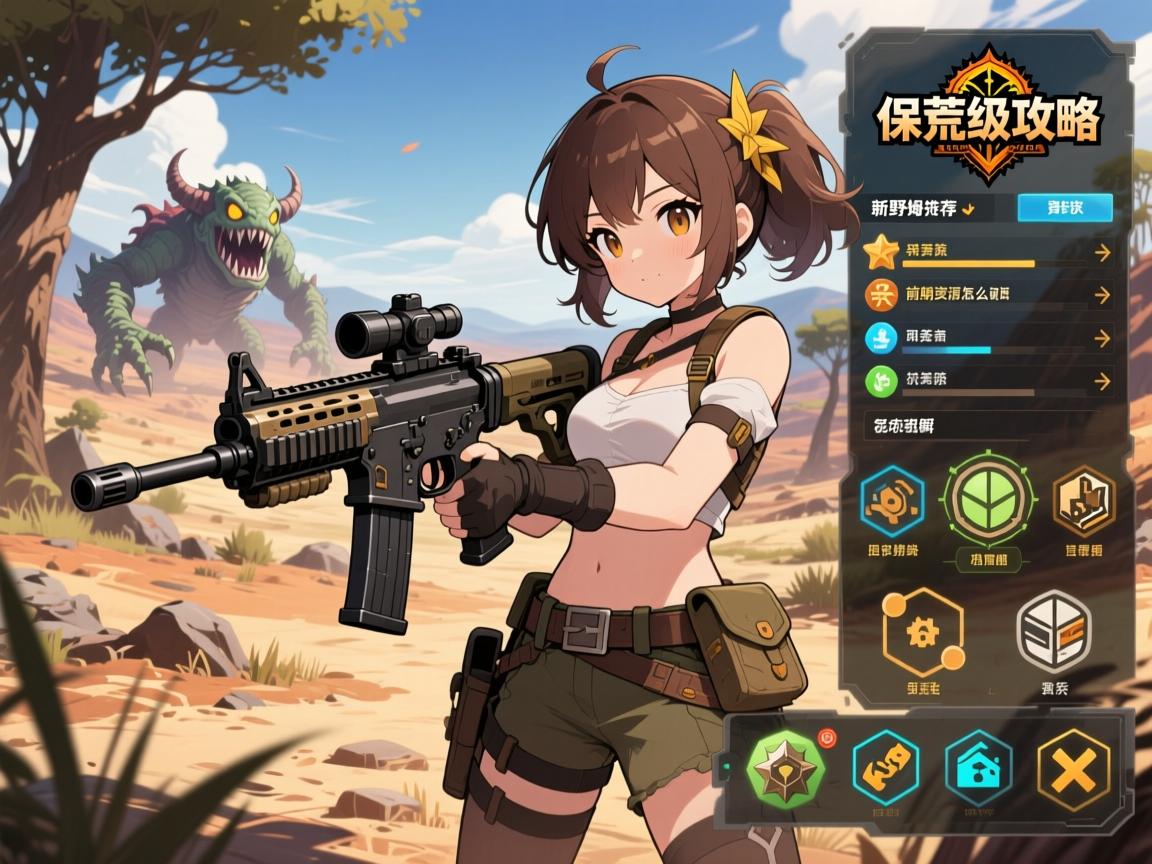Open the brown hexagon building icon

(x=1083, y=502)
